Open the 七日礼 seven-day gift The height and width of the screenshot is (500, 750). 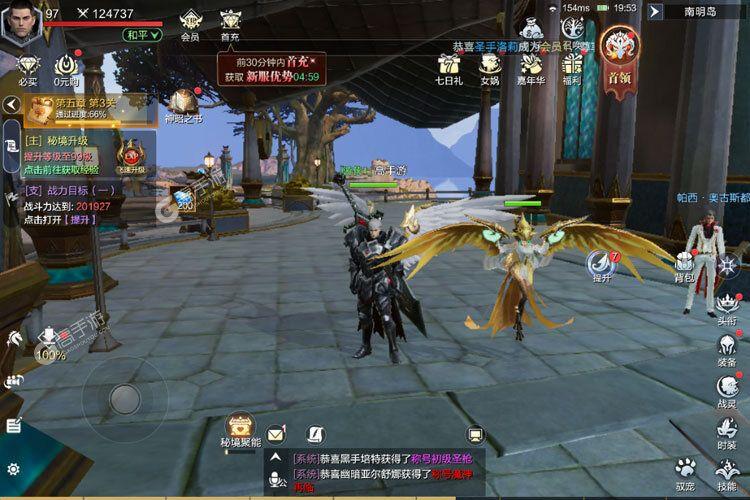[x=448, y=68]
